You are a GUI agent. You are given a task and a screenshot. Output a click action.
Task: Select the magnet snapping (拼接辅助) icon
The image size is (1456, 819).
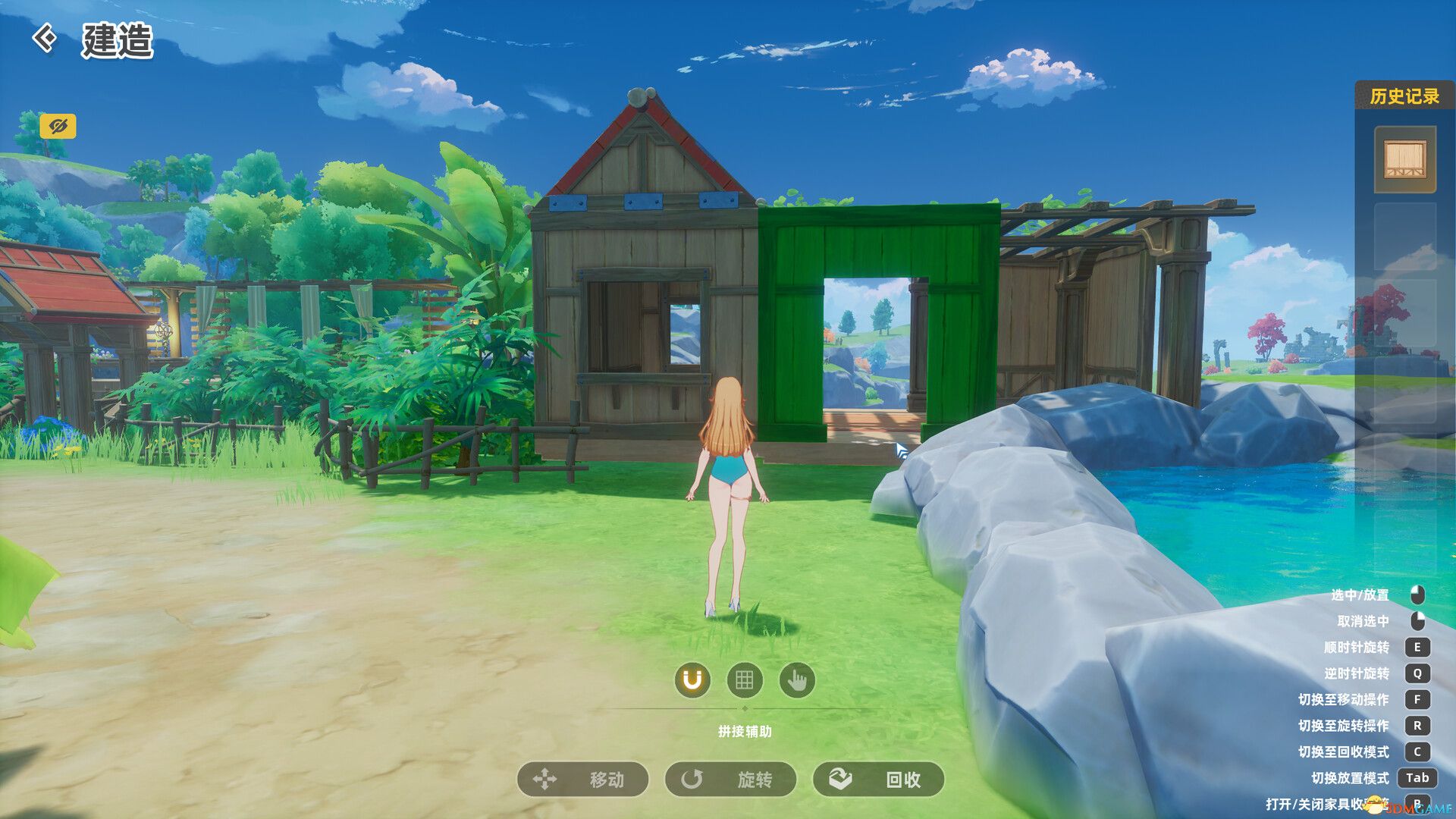(x=691, y=681)
